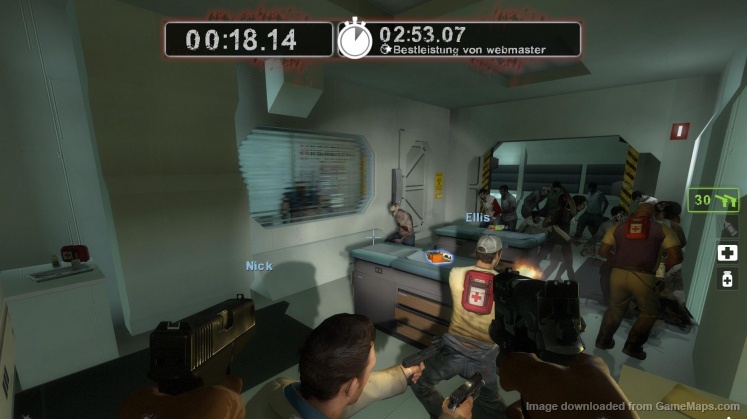Click the stopwatch icon beside best time
The width and height of the screenshot is (747, 419).
pos(355,39)
